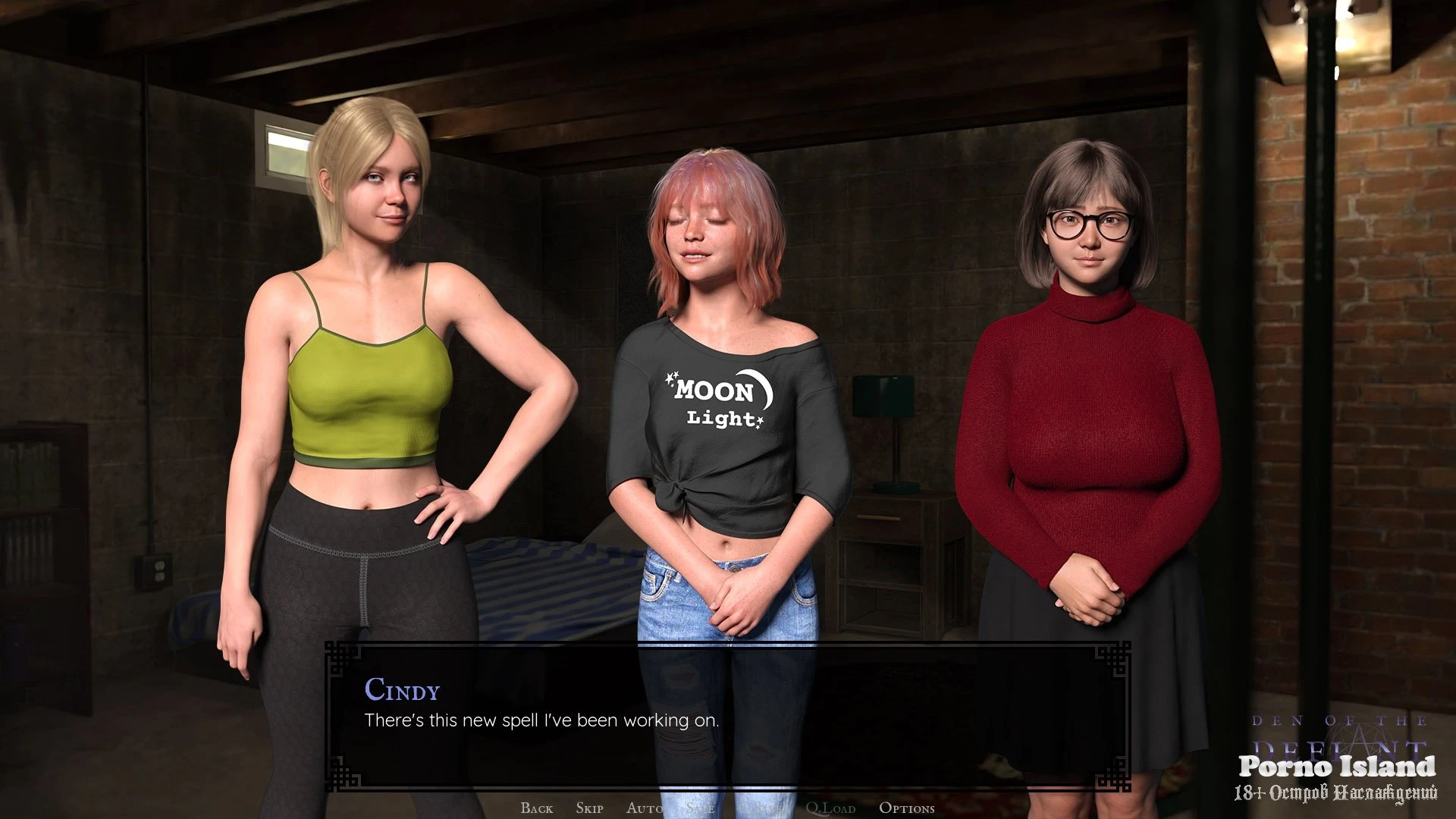Quick load using Q.Load
This screenshot has height=819, width=1456.
(830, 808)
